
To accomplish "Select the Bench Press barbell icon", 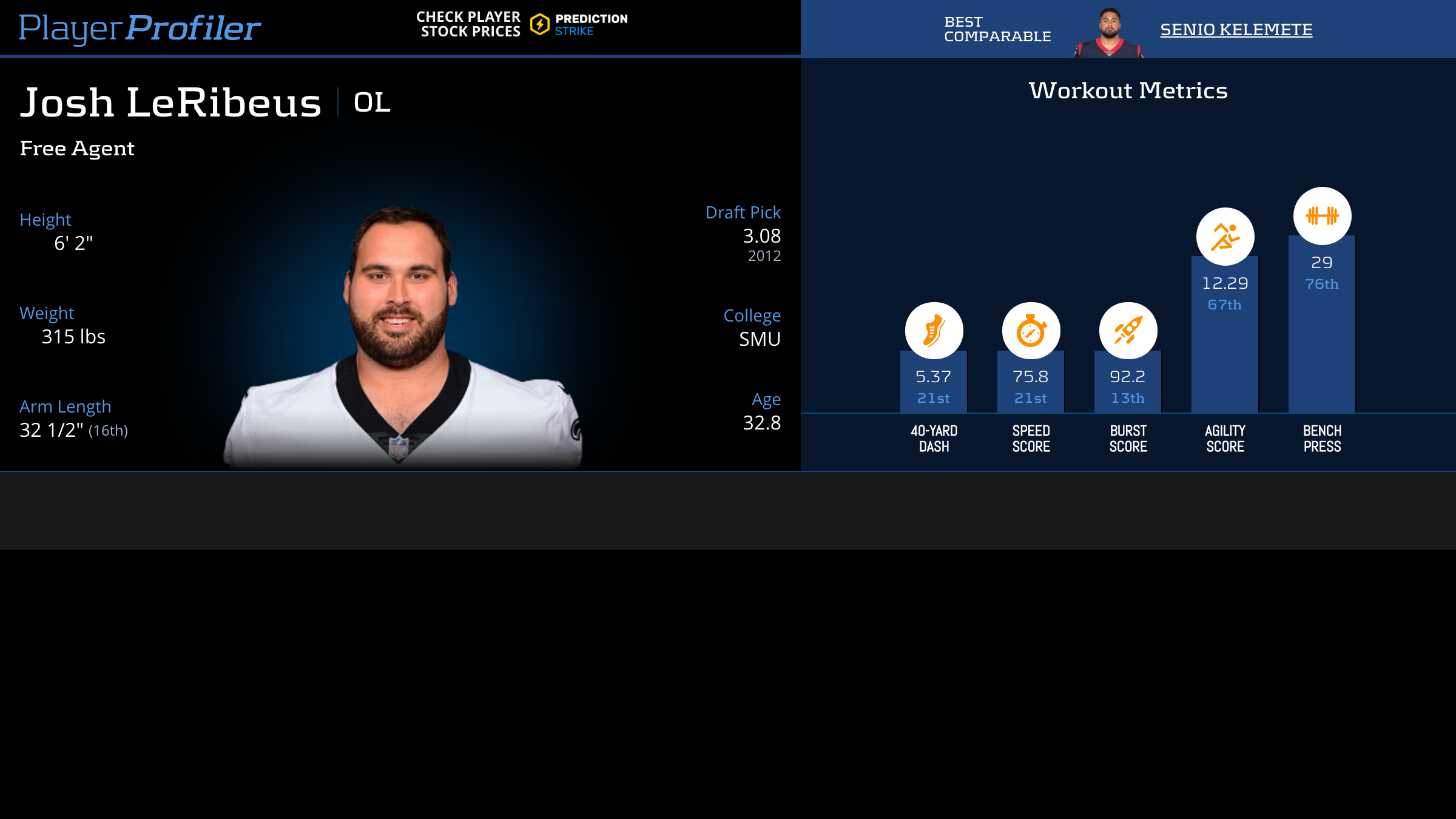I will (1322, 216).
